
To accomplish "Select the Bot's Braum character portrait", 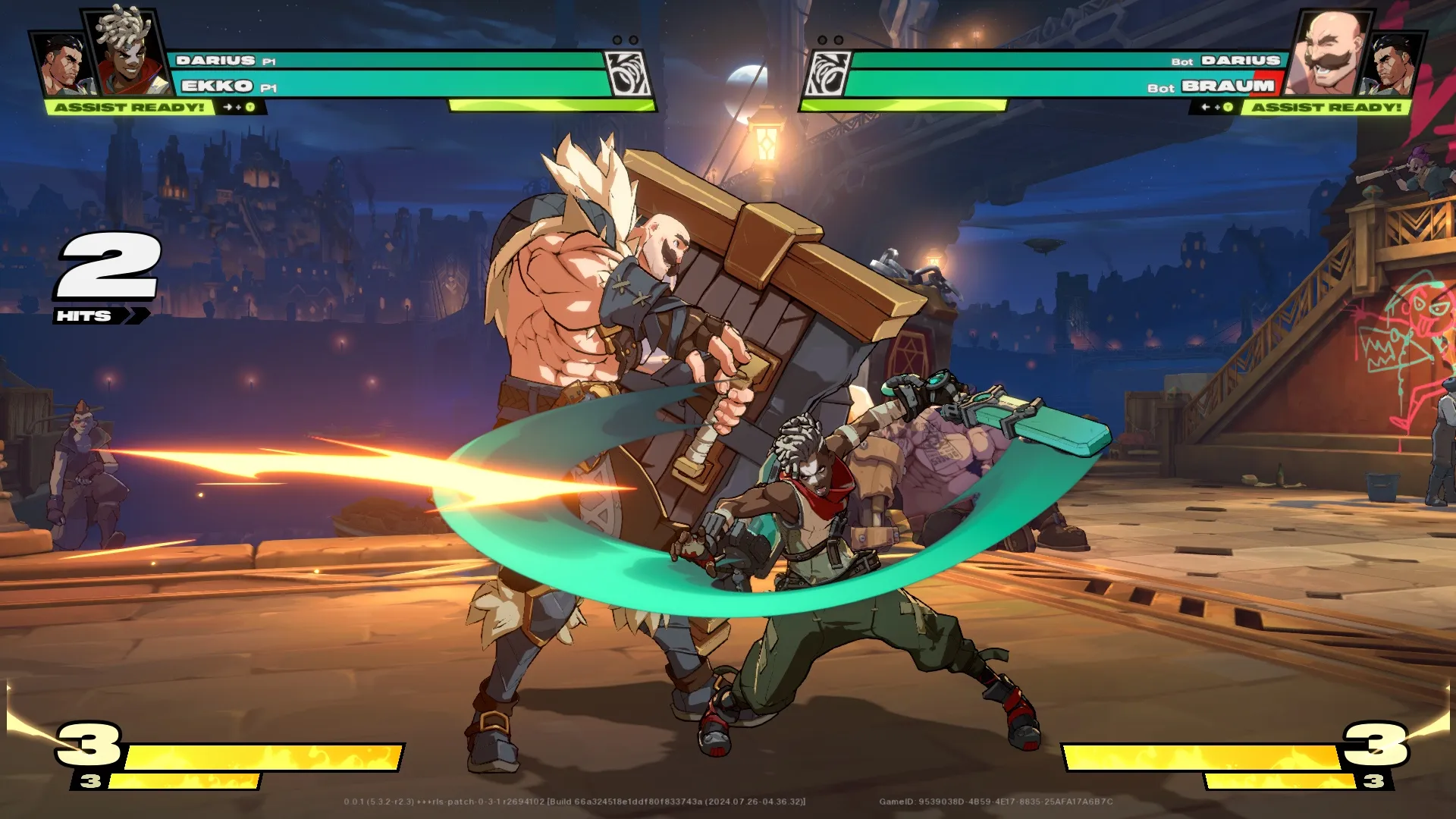I will (1329, 52).
